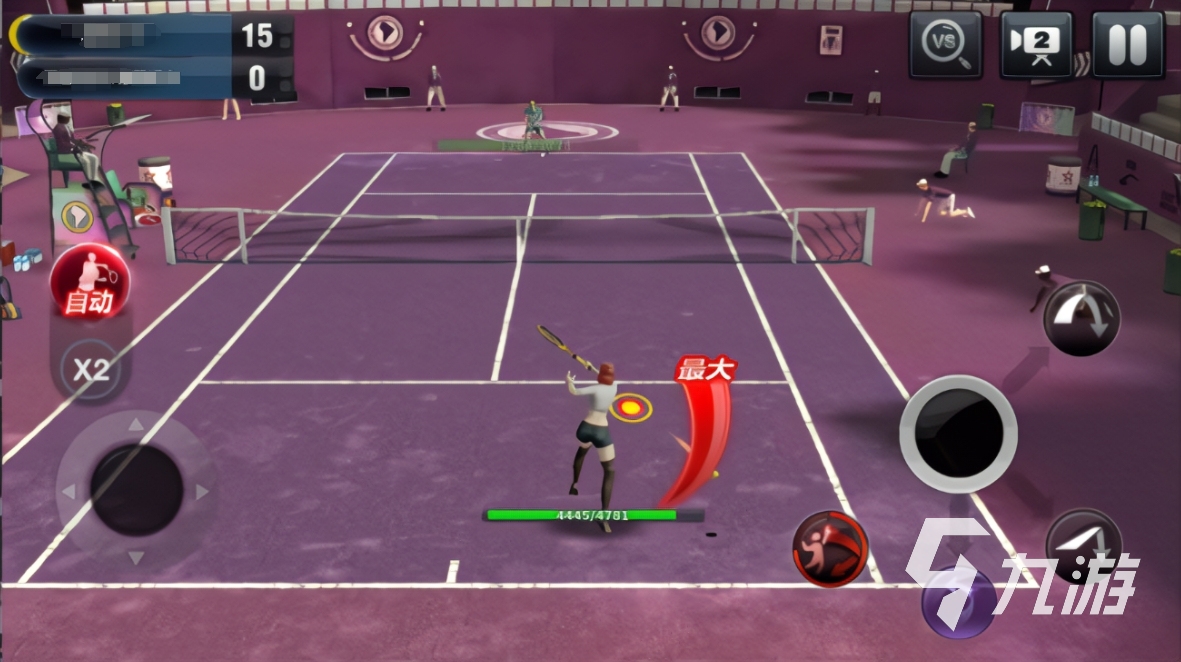Pause the tennis match
This screenshot has width=1181, height=662.
(x=1128, y=45)
